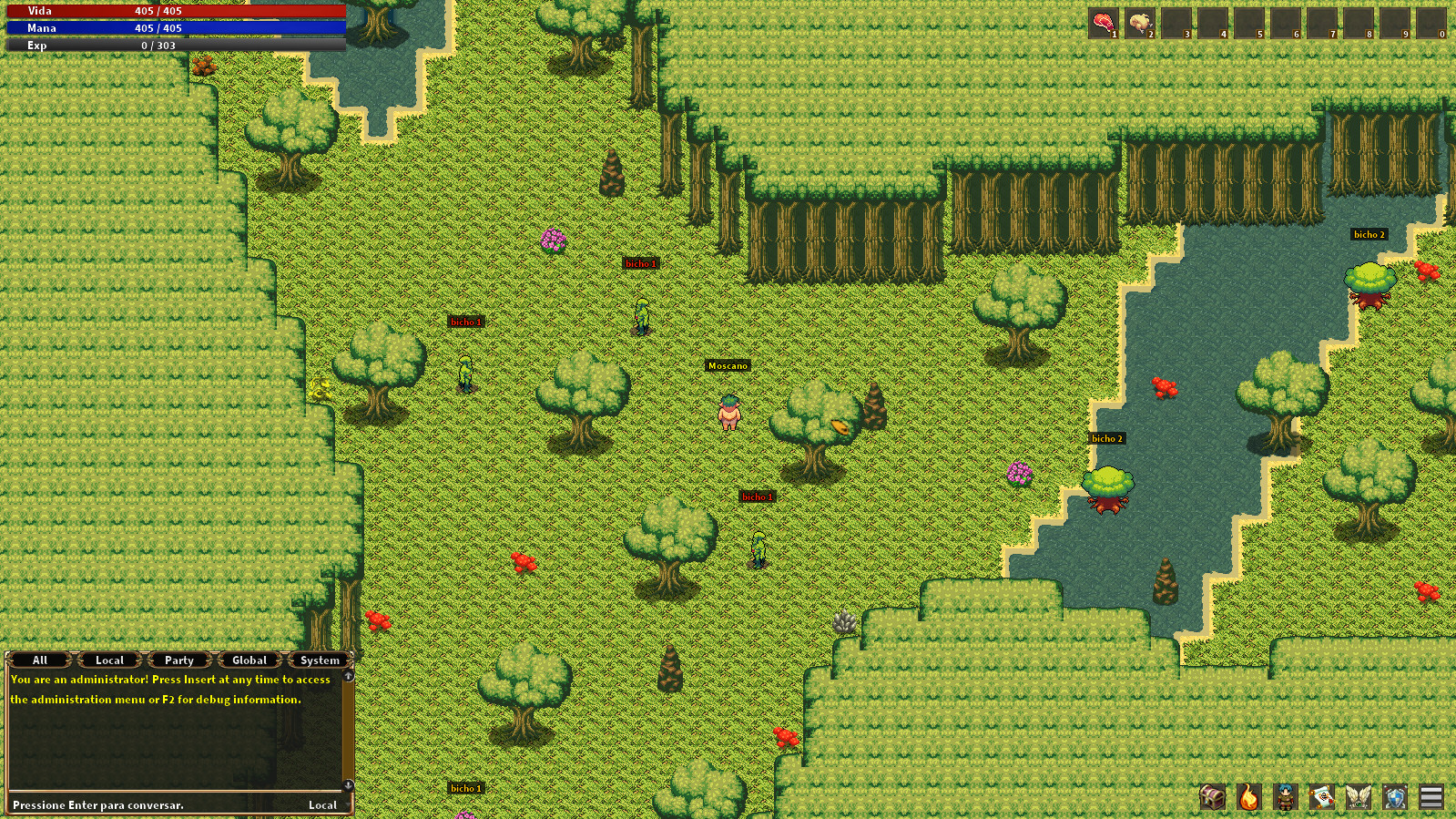Open the character equipment screen icon
1456x819 pixels.
[x=1285, y=797]
